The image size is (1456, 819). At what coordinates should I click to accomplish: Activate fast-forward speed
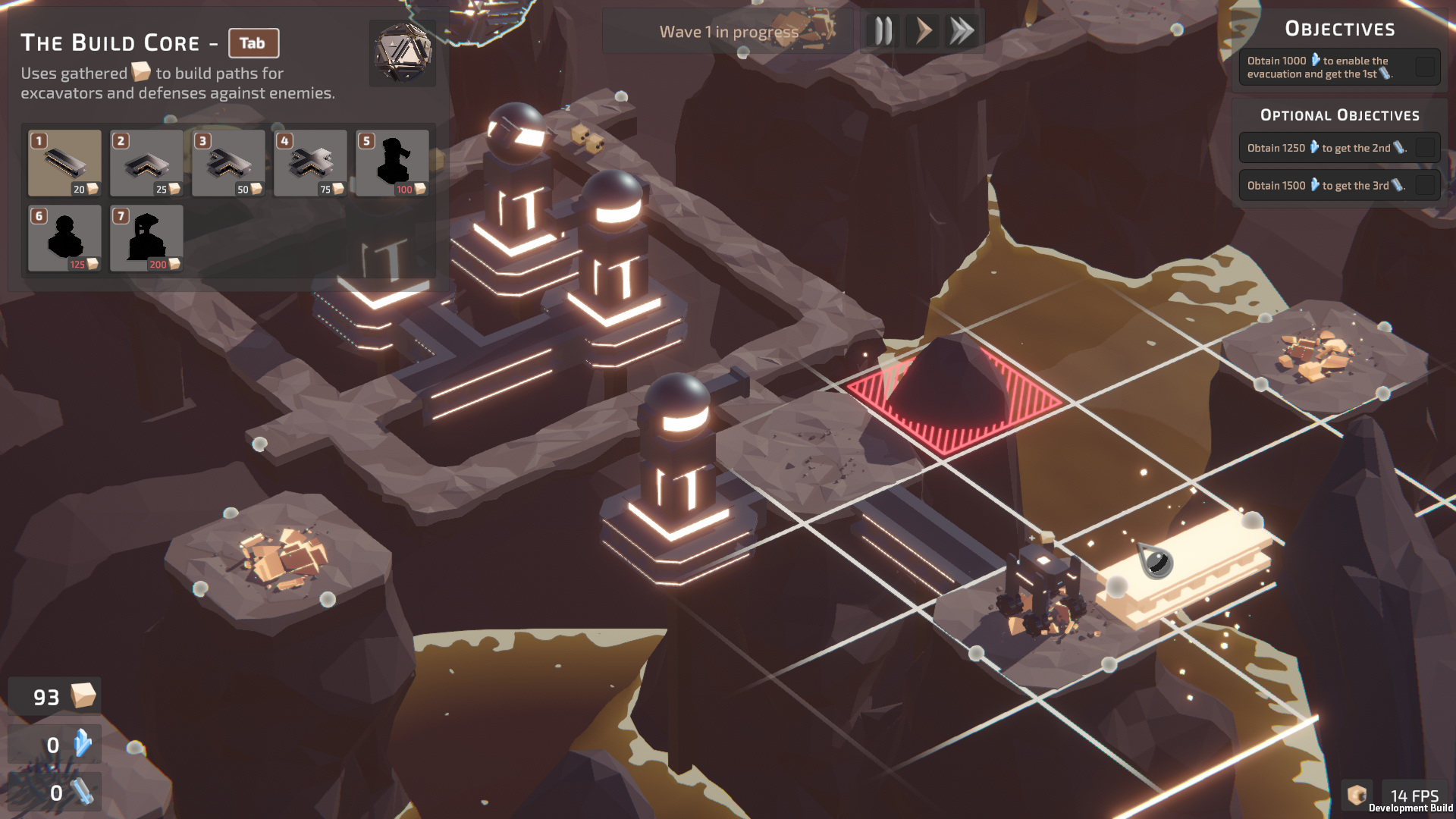click(962, 32)
